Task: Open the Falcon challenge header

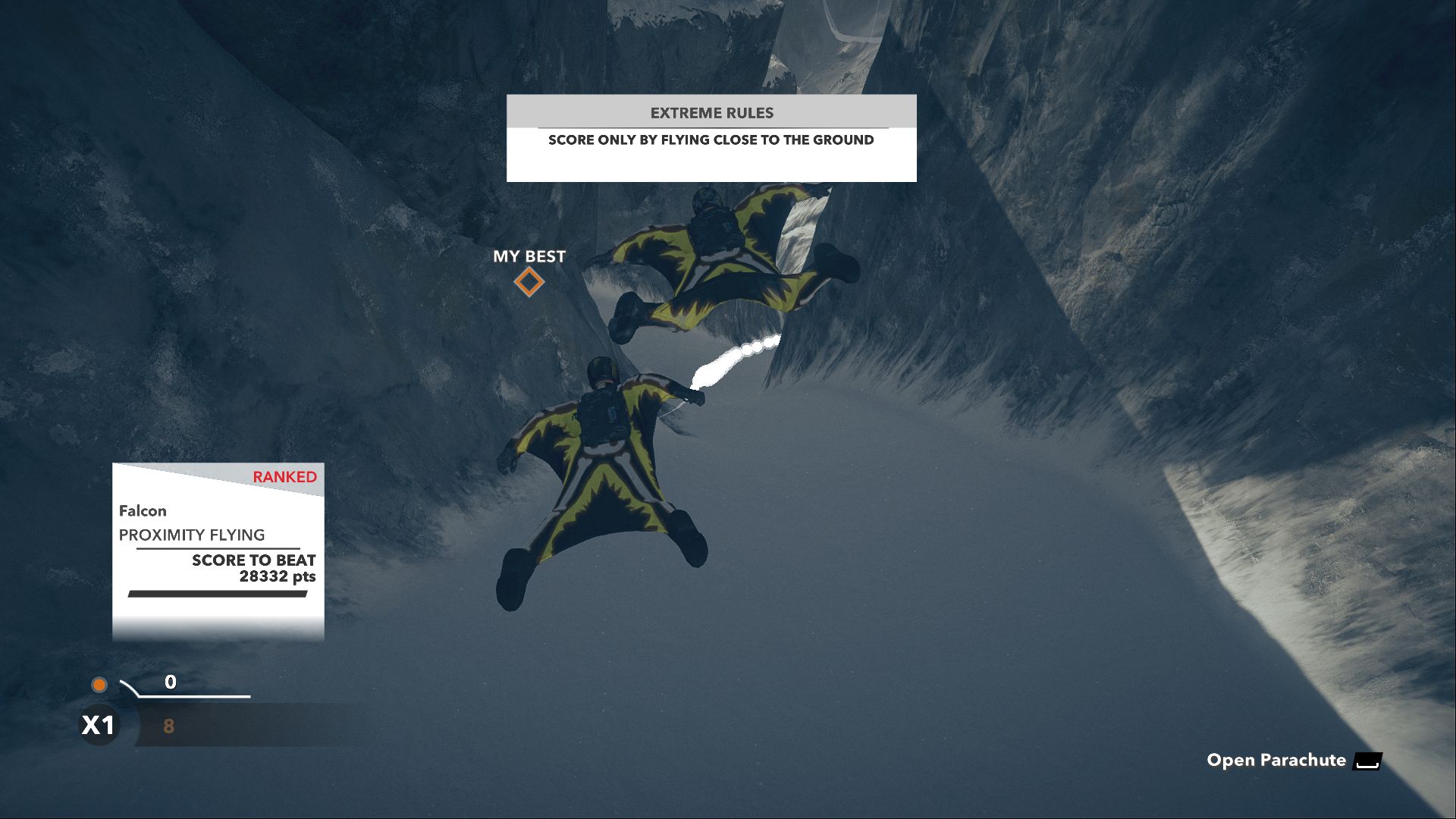Action: coord(142,510)
